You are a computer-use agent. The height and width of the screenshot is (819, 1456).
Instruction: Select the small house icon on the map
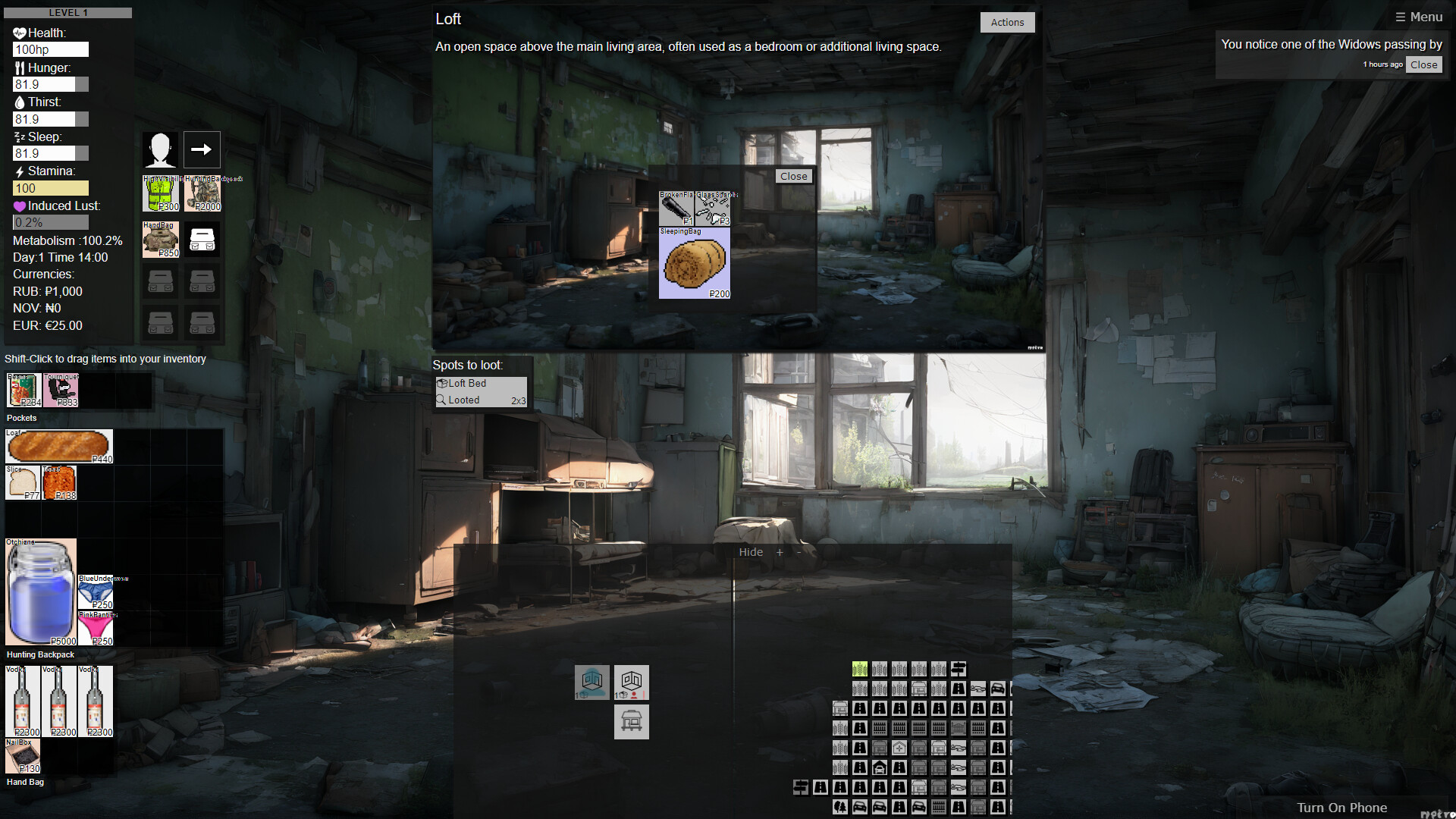[880, 767]
